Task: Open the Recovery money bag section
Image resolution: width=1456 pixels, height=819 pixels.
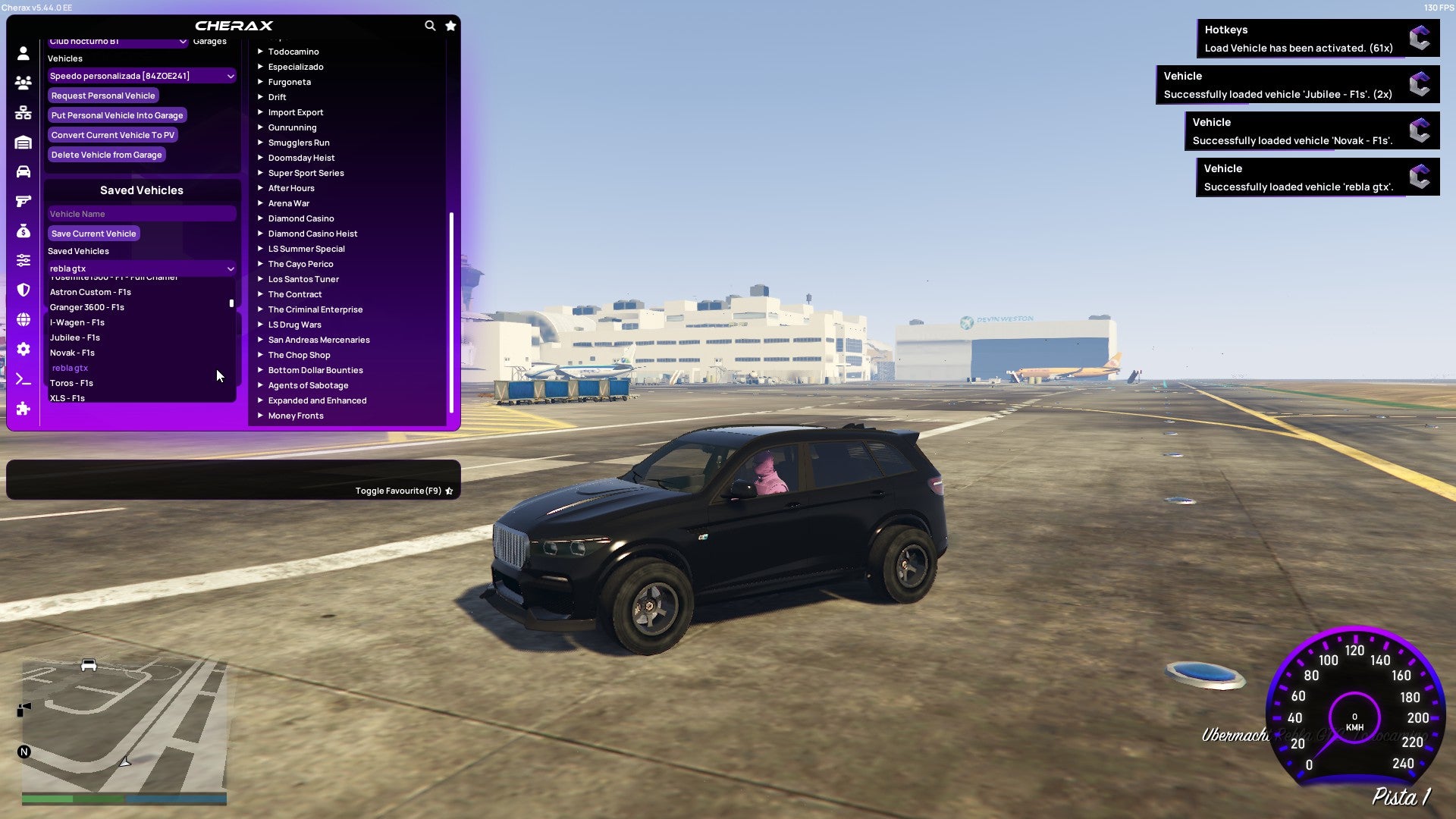Action: pos(23,229)
